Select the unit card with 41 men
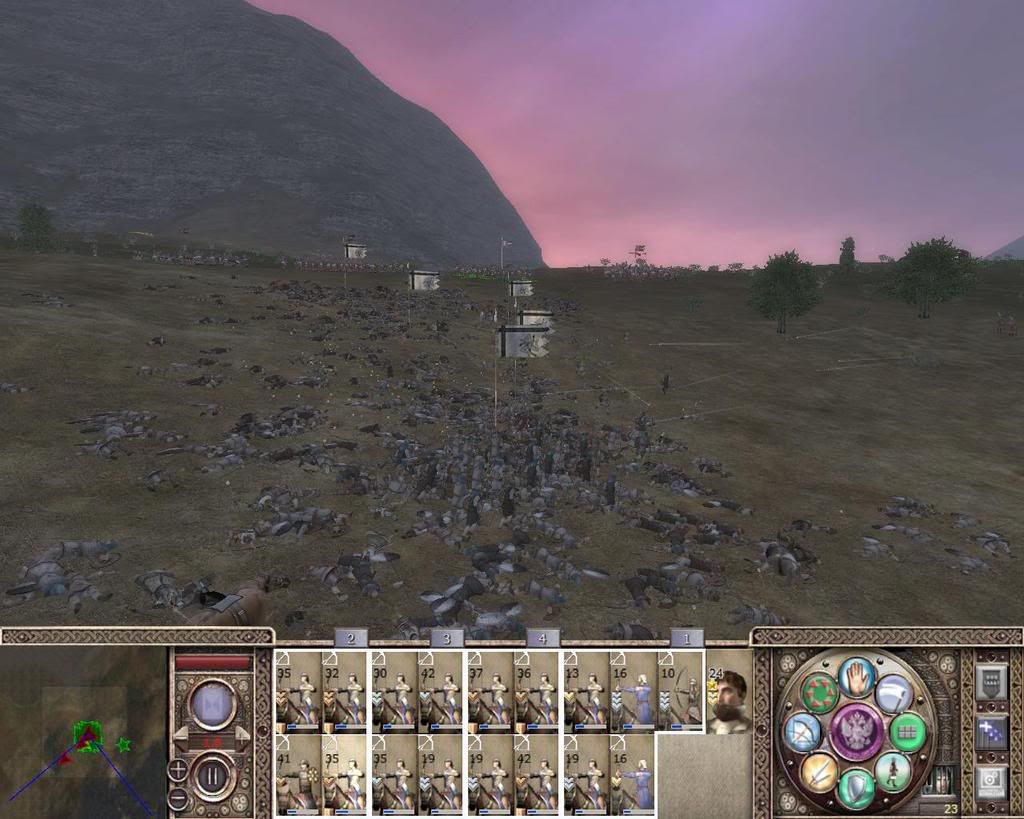 [x=297, y=771]
